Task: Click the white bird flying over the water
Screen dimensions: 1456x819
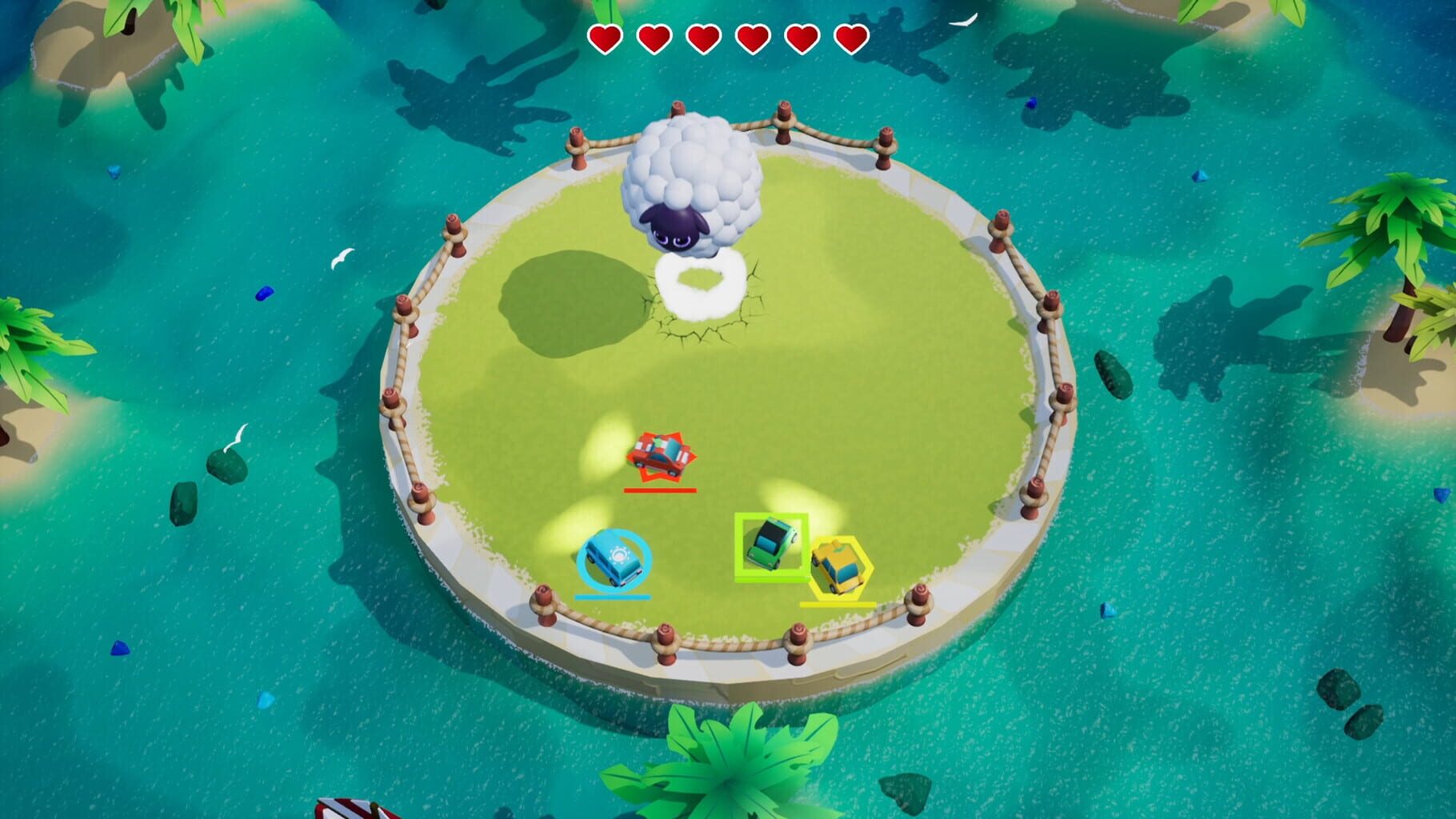Action: tap(342, 258)
